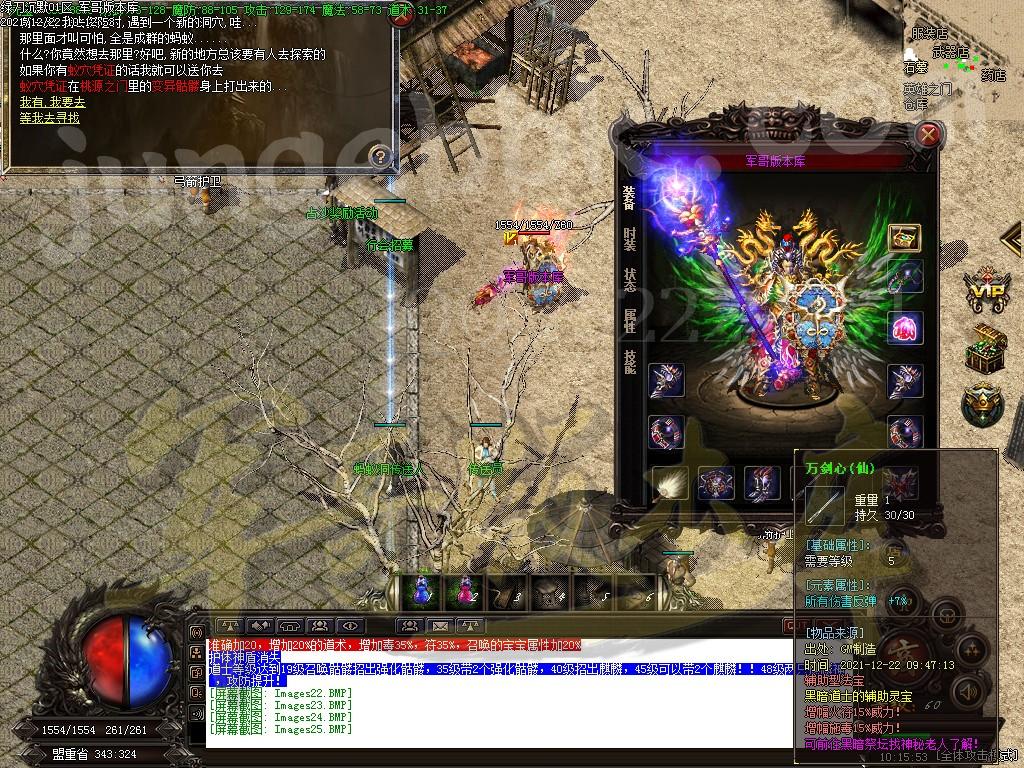The image size is (1024, 768).
Task: Use the red potion in hotbar slot 2
Action: 465,591
